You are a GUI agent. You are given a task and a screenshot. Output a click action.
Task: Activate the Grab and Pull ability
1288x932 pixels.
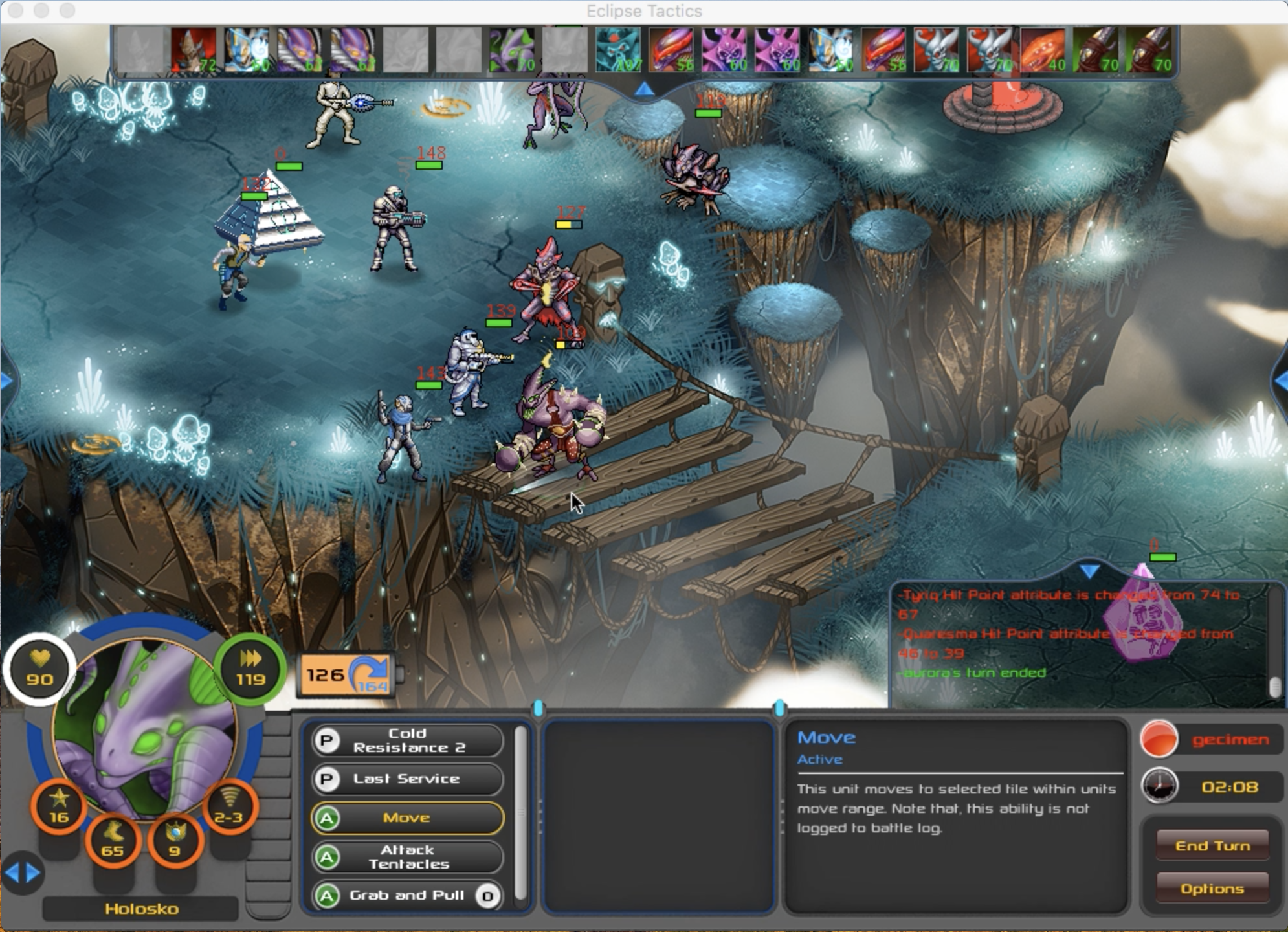[407, 896]
